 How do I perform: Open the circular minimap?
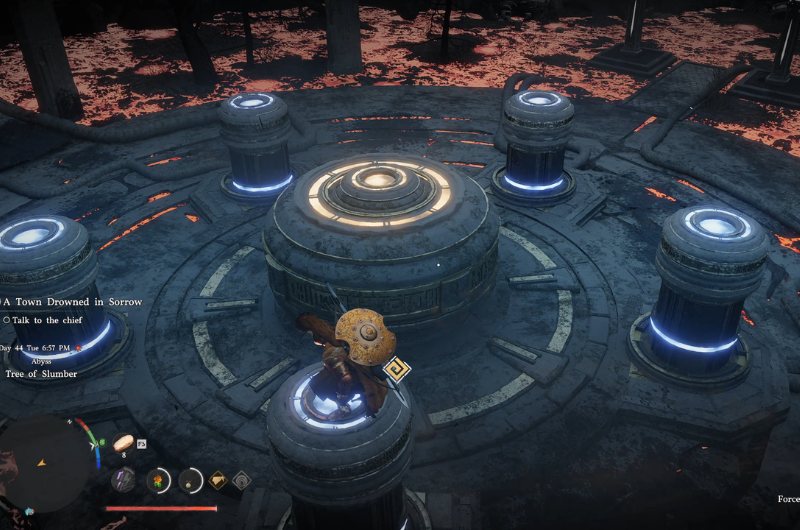47,463
